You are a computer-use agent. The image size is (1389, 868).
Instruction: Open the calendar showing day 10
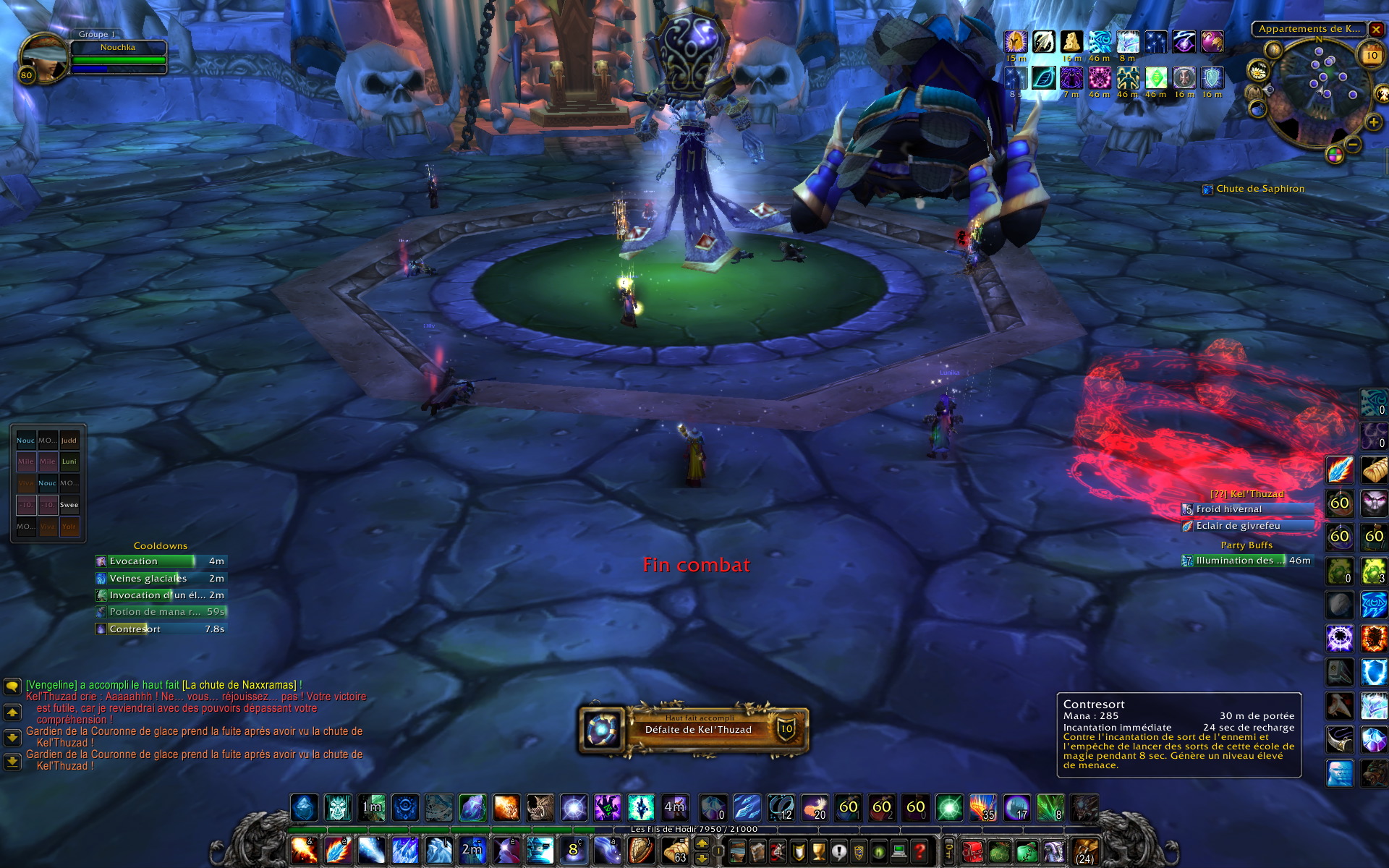pos(1372,56)
